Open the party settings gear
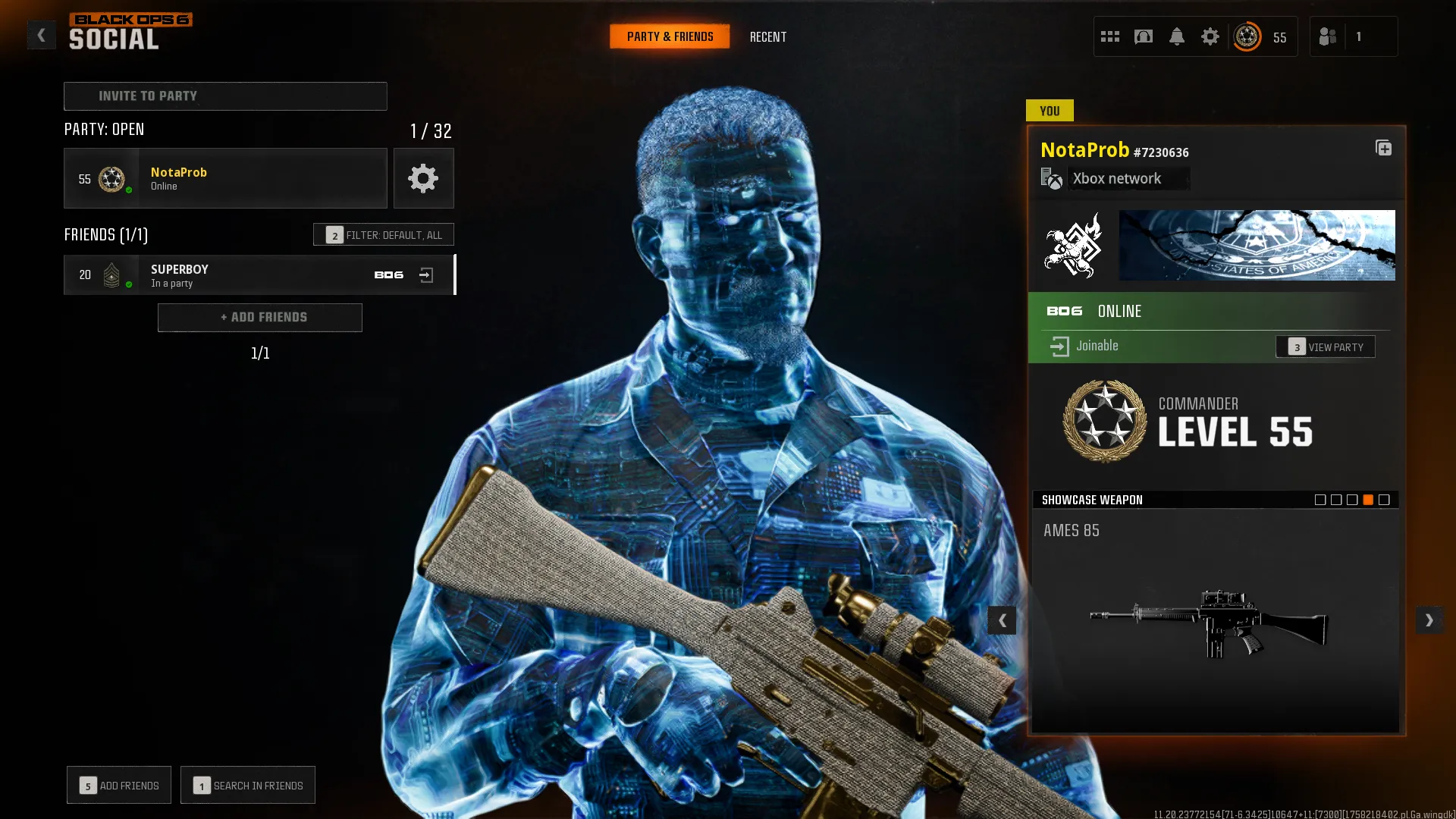 [423, 178]
